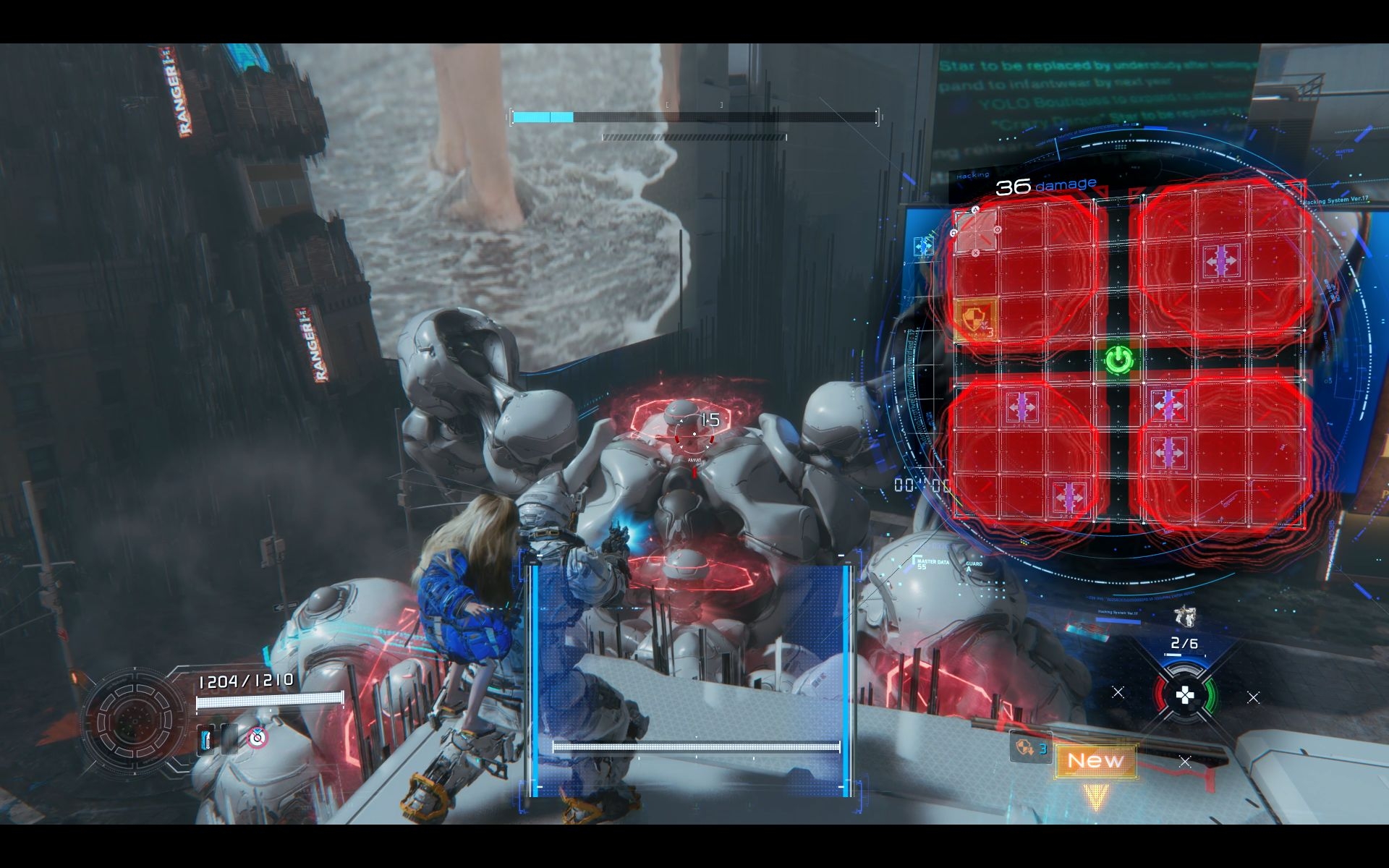Image resolution: width=1389 pixels, height=868 pixels.
Task: Select the equipped gun icon above ammo
Action: coord(1184,616)
